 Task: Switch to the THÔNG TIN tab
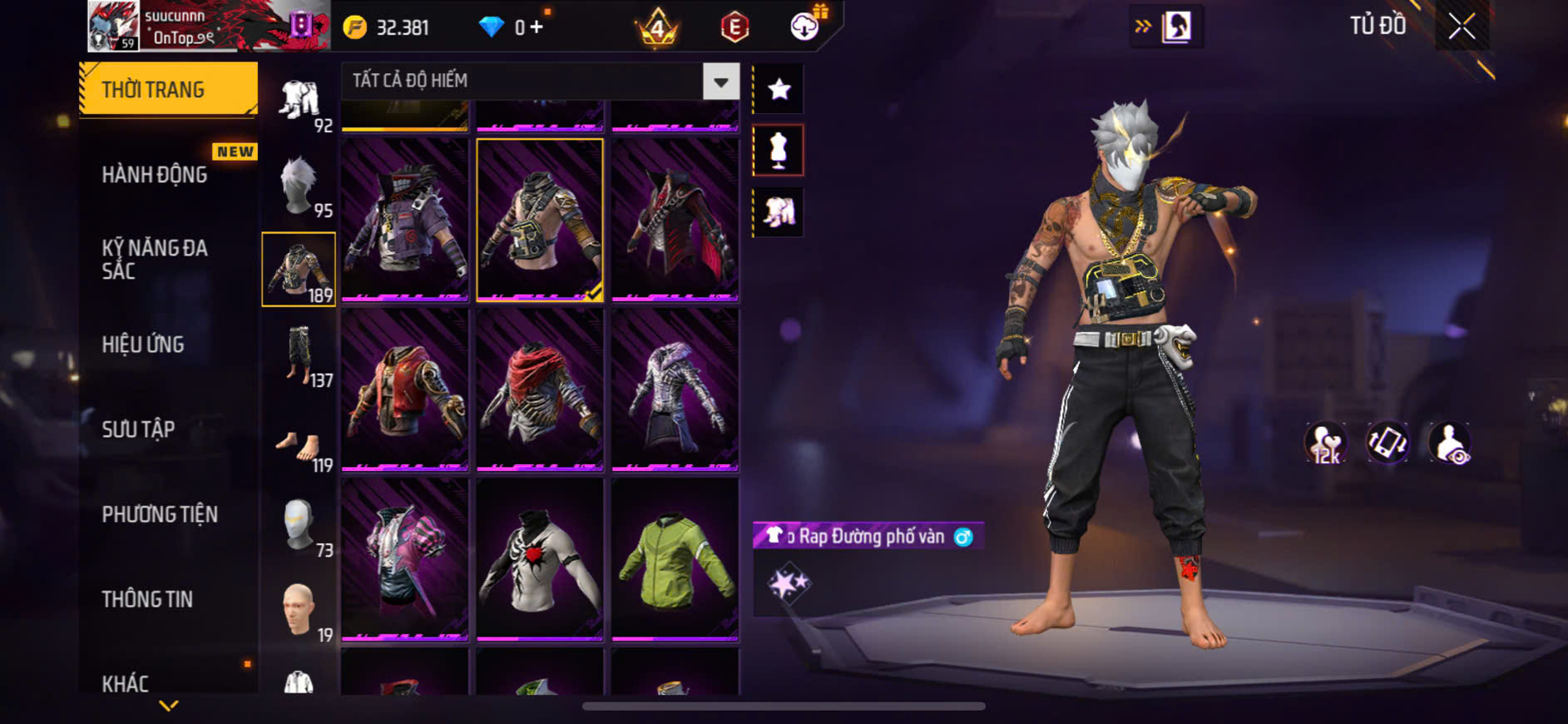(147, 599)
